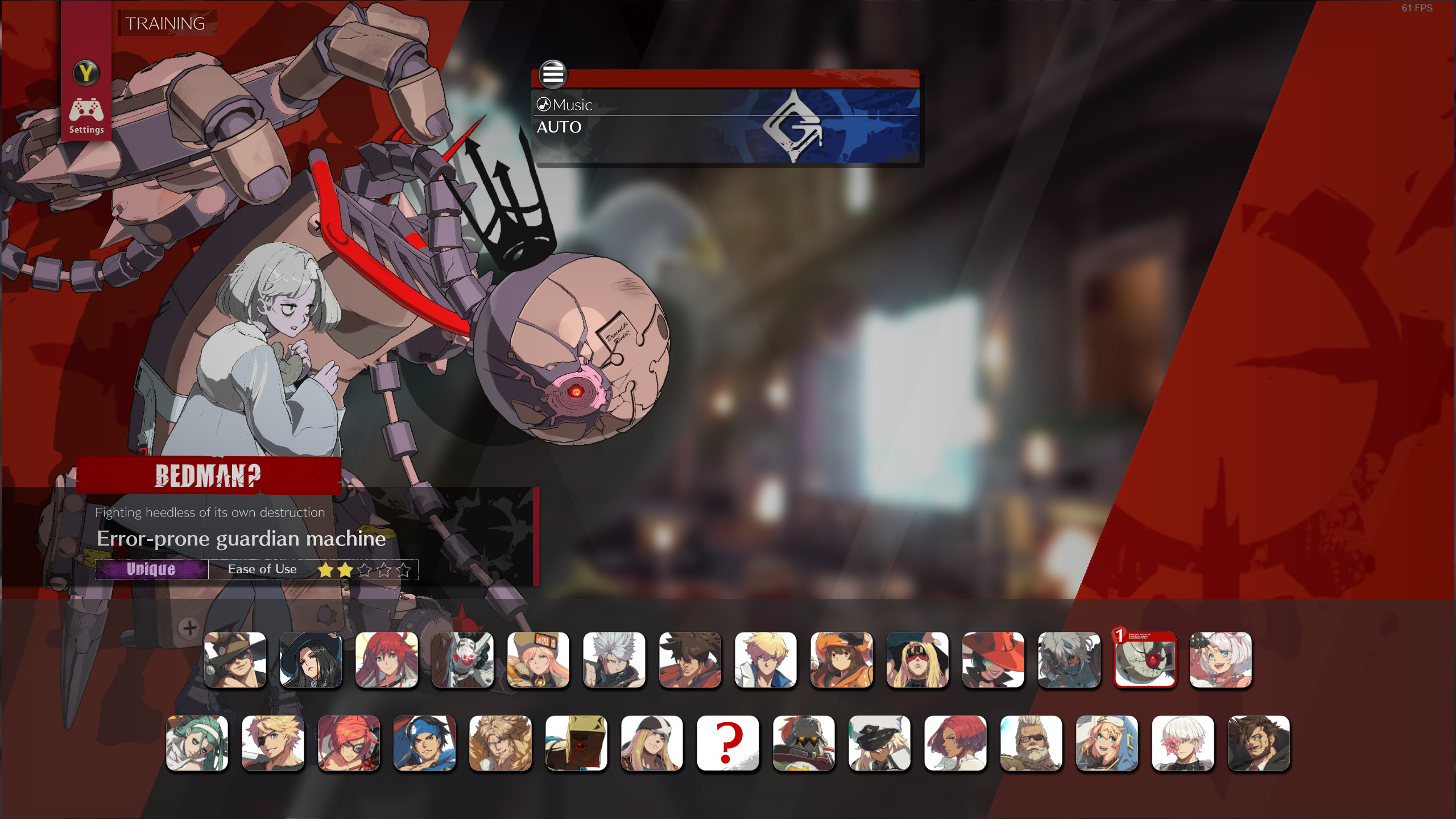Screen dimensions: 1456x819
Task: Open Settings via the gamepad icon
Action: click(x=86, y=110)
